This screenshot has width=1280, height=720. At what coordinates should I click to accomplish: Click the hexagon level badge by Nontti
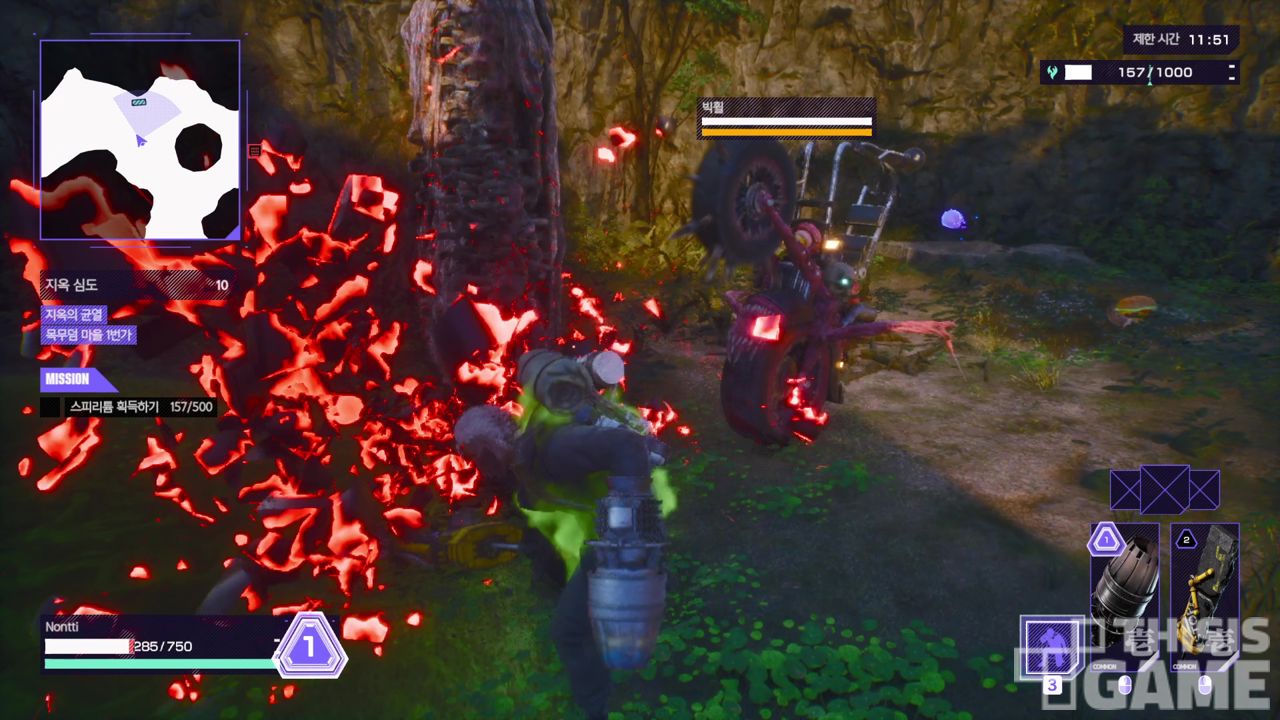pyautogui.click(x=310, y=646)
